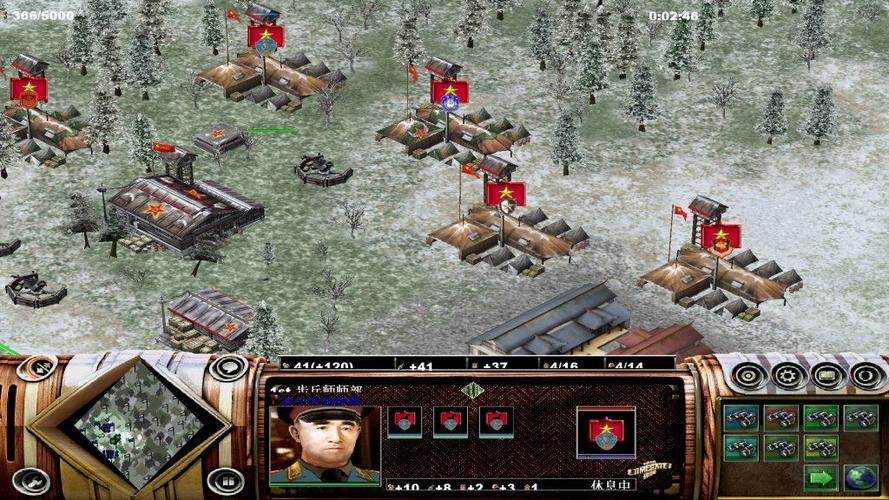Open the chat speech-bubble button

(x=228, y=367)
